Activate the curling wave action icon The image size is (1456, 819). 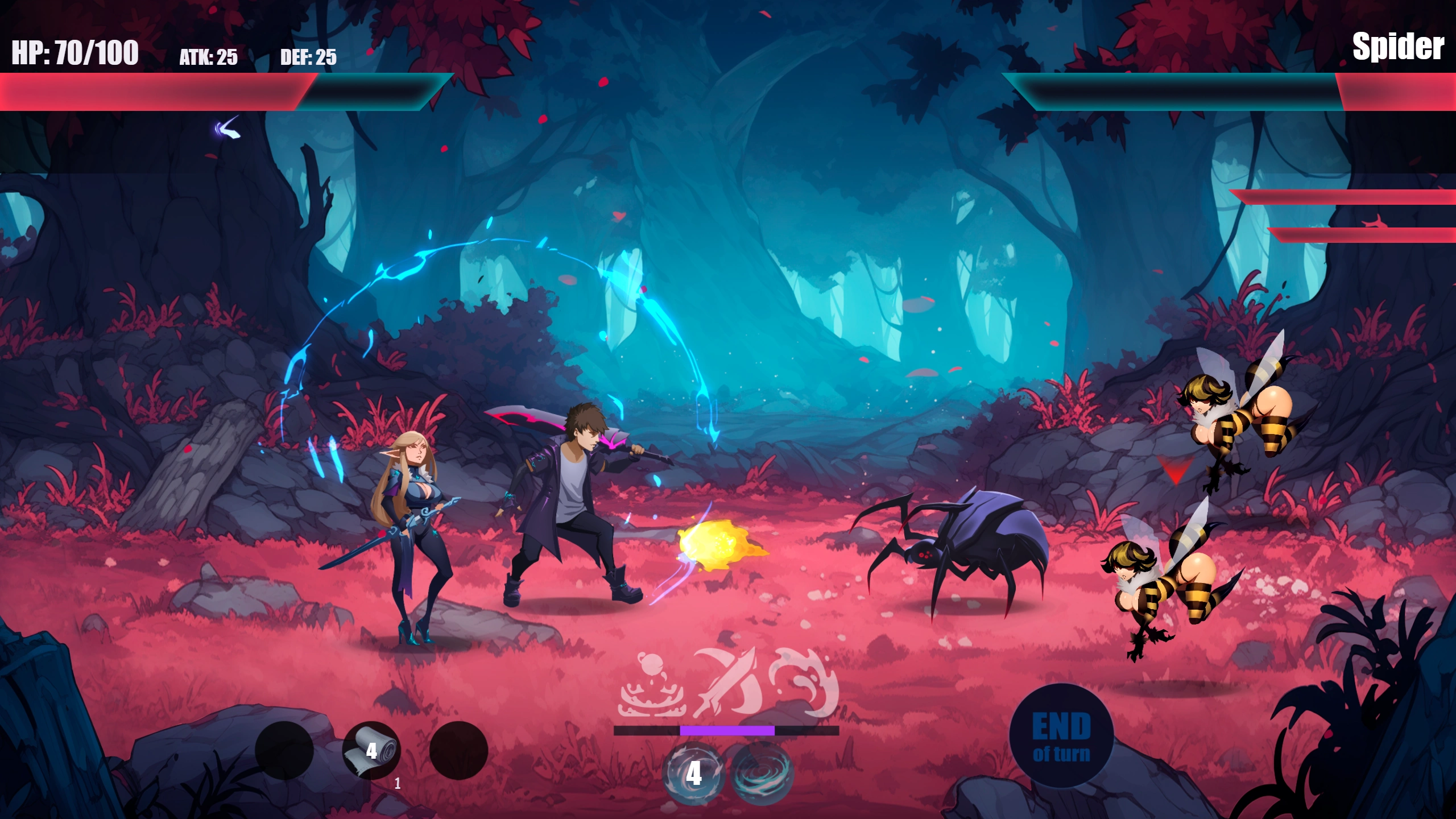(x=803, y=682)
